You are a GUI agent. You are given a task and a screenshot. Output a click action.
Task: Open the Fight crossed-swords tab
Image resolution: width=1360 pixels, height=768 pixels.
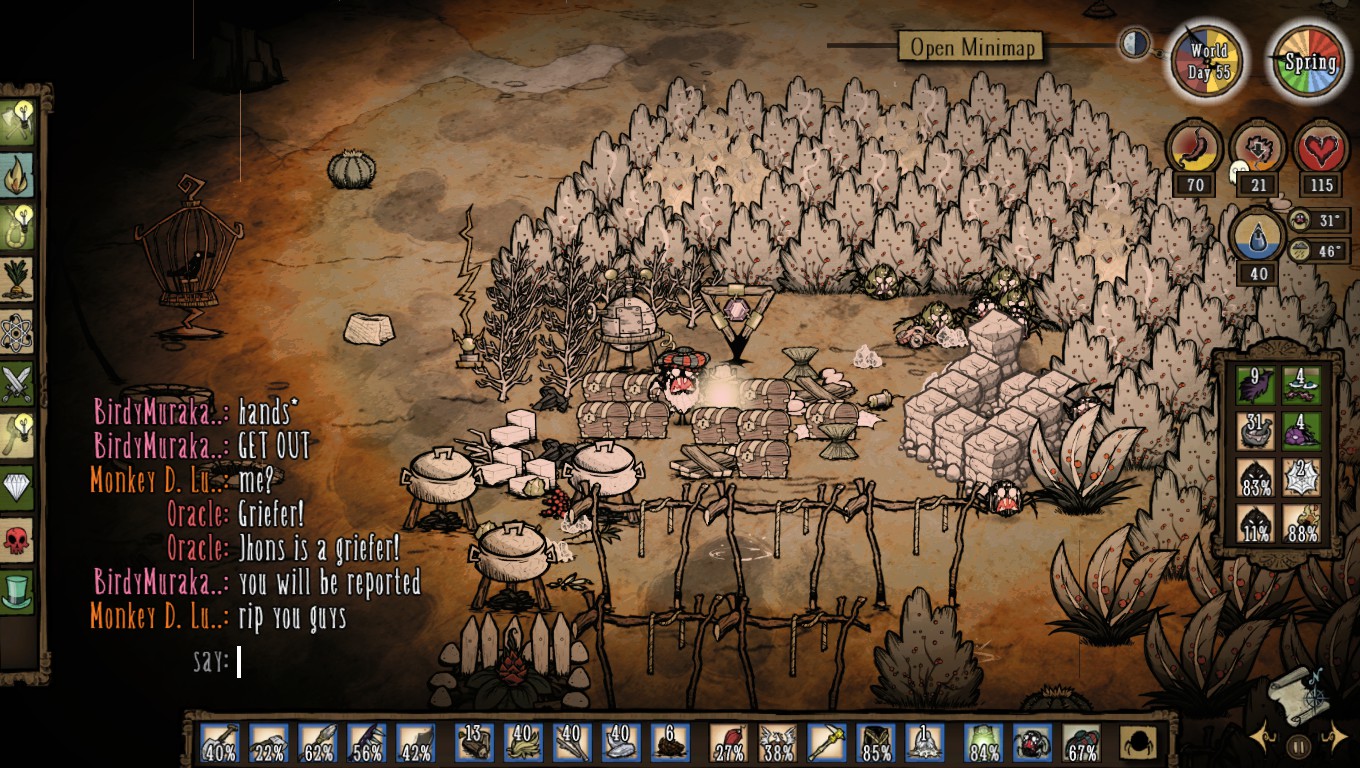(17, 383)
